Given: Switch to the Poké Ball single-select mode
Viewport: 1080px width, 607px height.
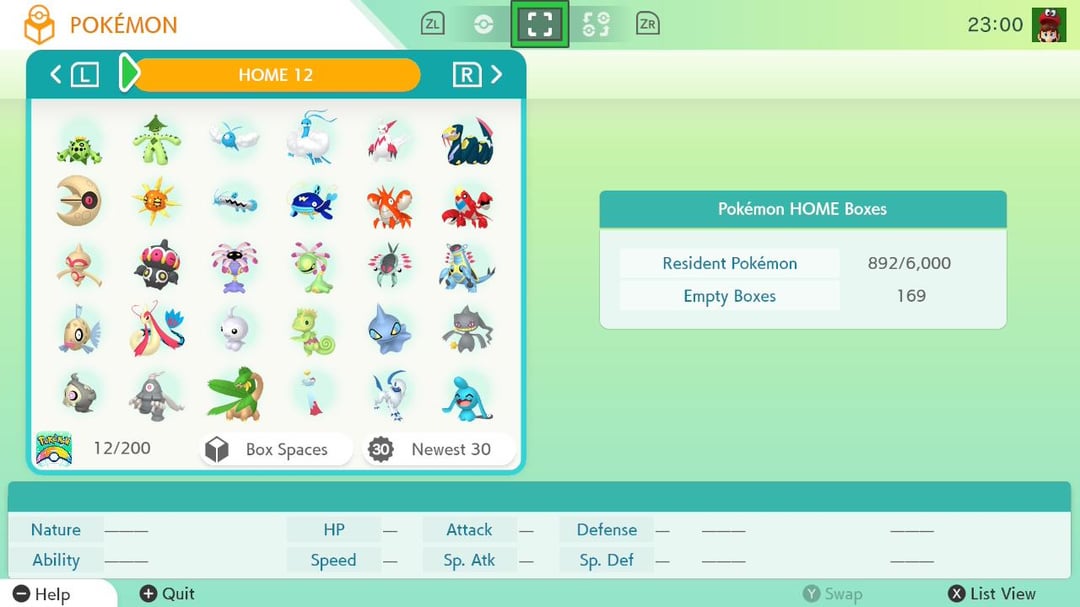Looking at the screenshot, I should pyautogui.click(x=484, y=24).
